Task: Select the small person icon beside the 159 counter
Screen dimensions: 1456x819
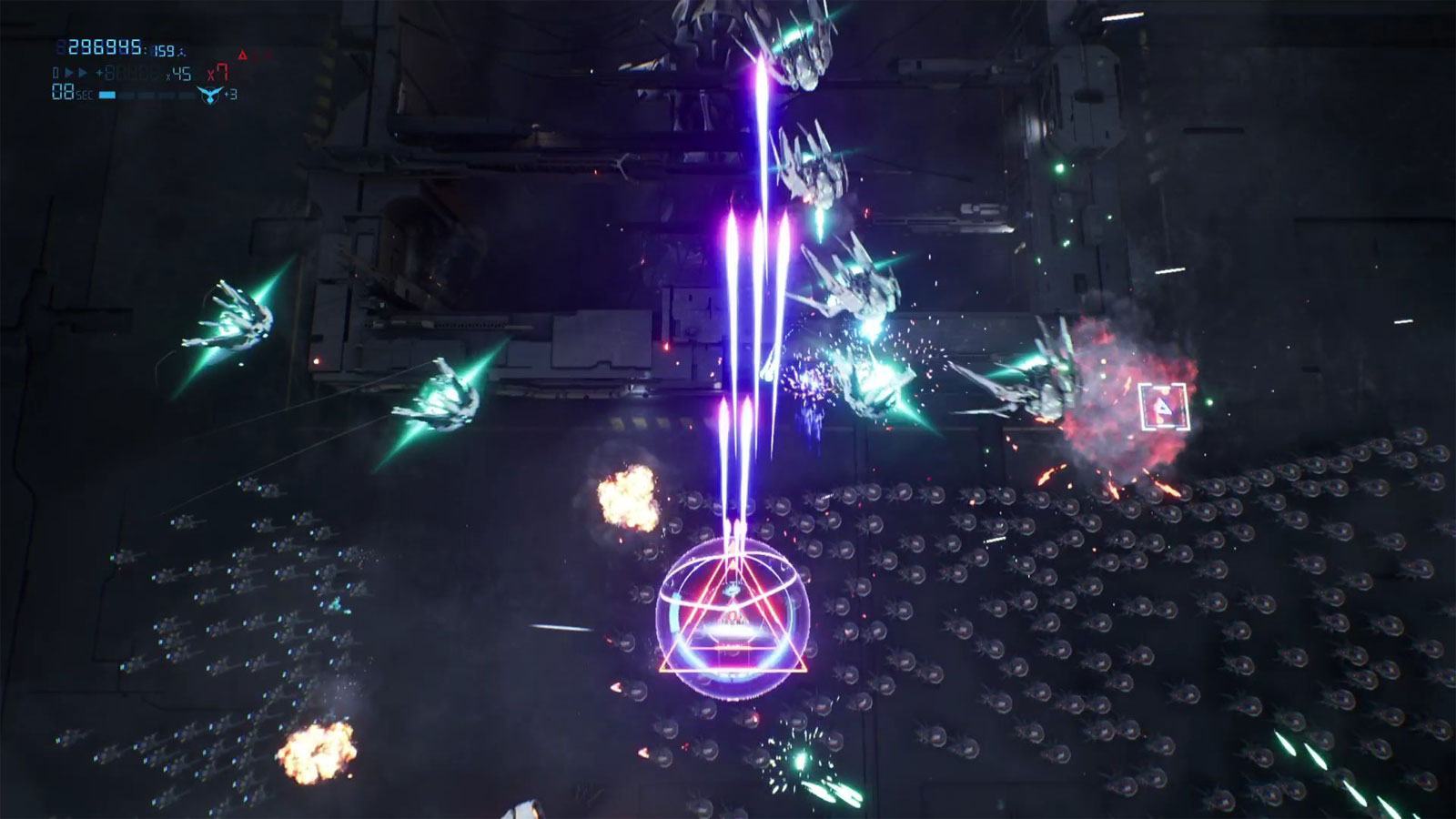Action: pos(181,52)
